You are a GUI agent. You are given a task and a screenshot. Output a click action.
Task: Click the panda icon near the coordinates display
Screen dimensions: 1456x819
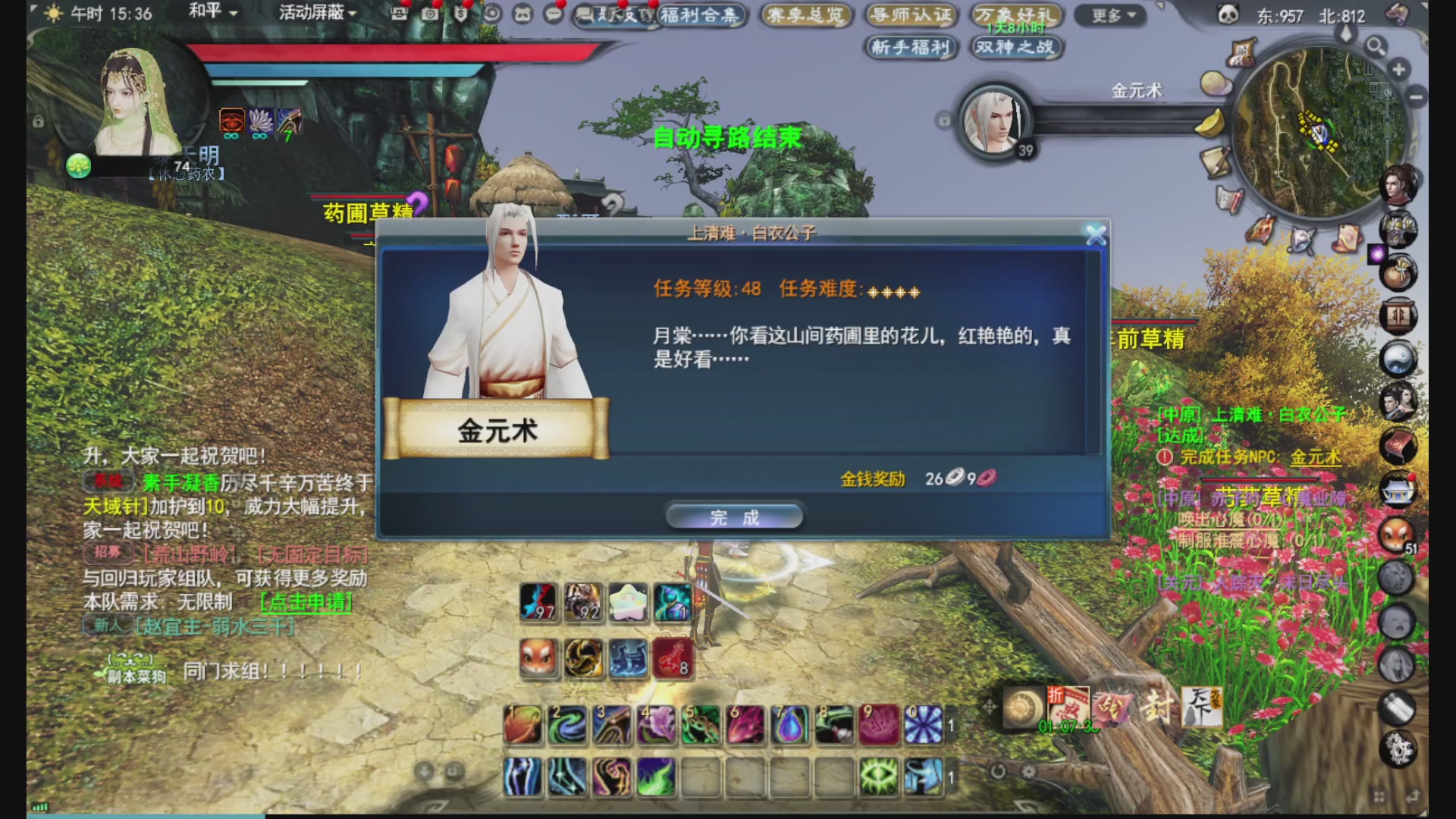1228,13
